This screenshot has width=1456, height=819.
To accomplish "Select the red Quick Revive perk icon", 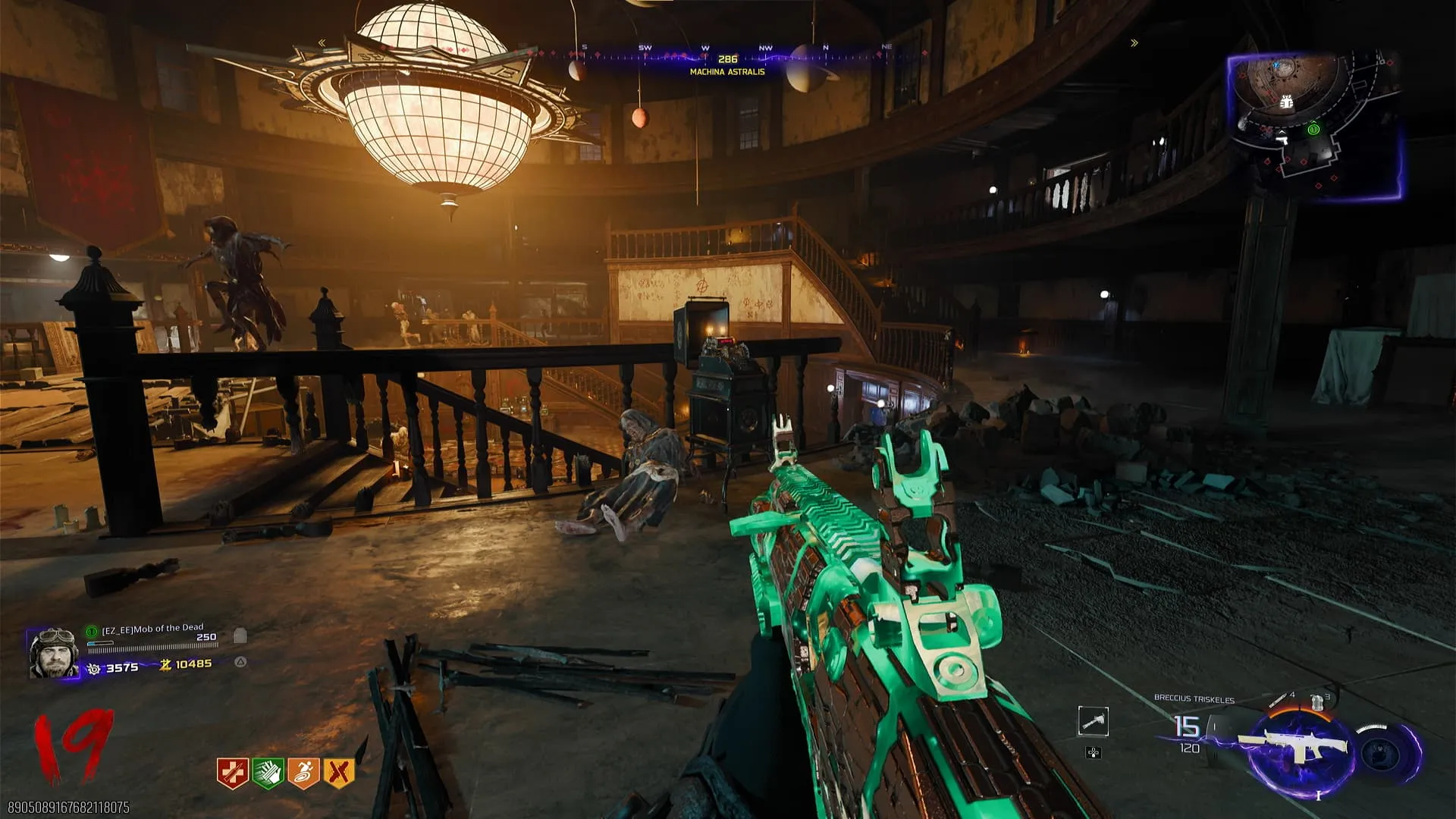I will click(232, 773).
